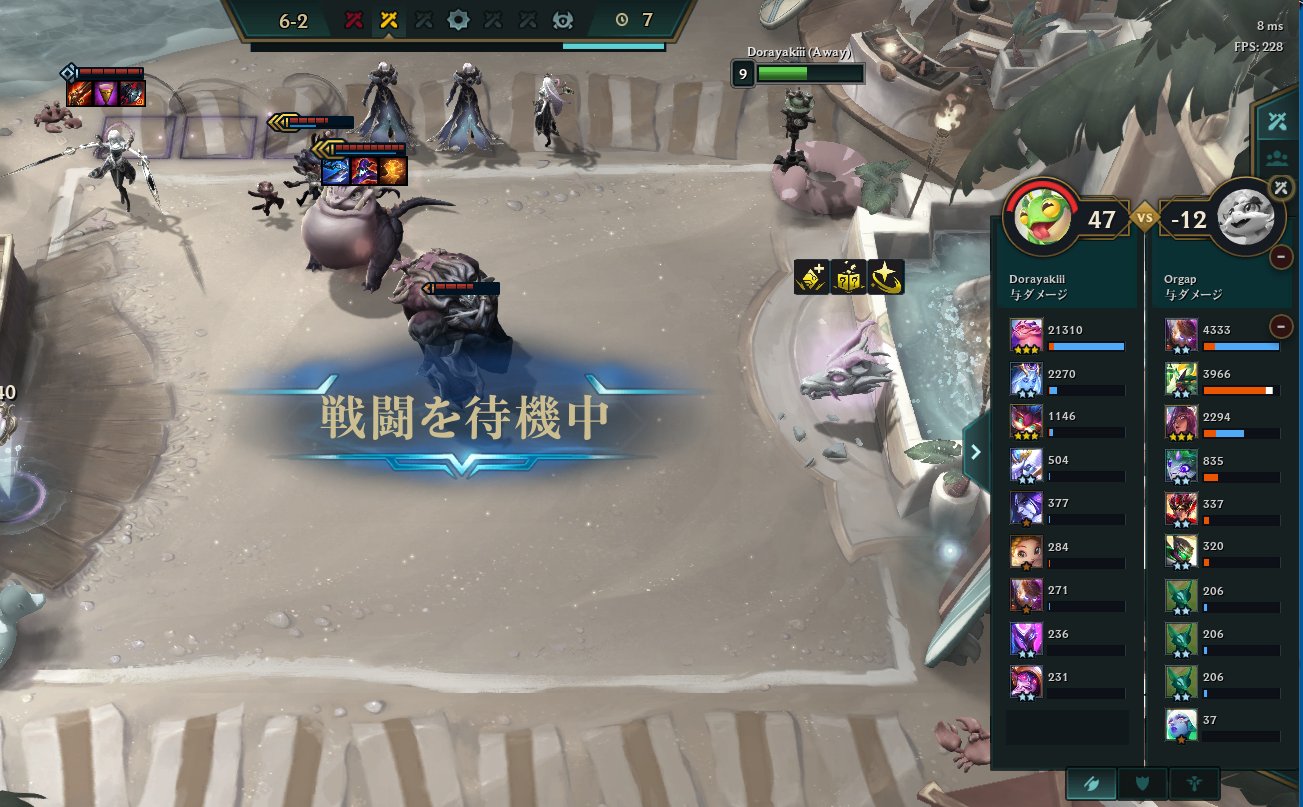Select the healing stats icon

click(1192, 783)
